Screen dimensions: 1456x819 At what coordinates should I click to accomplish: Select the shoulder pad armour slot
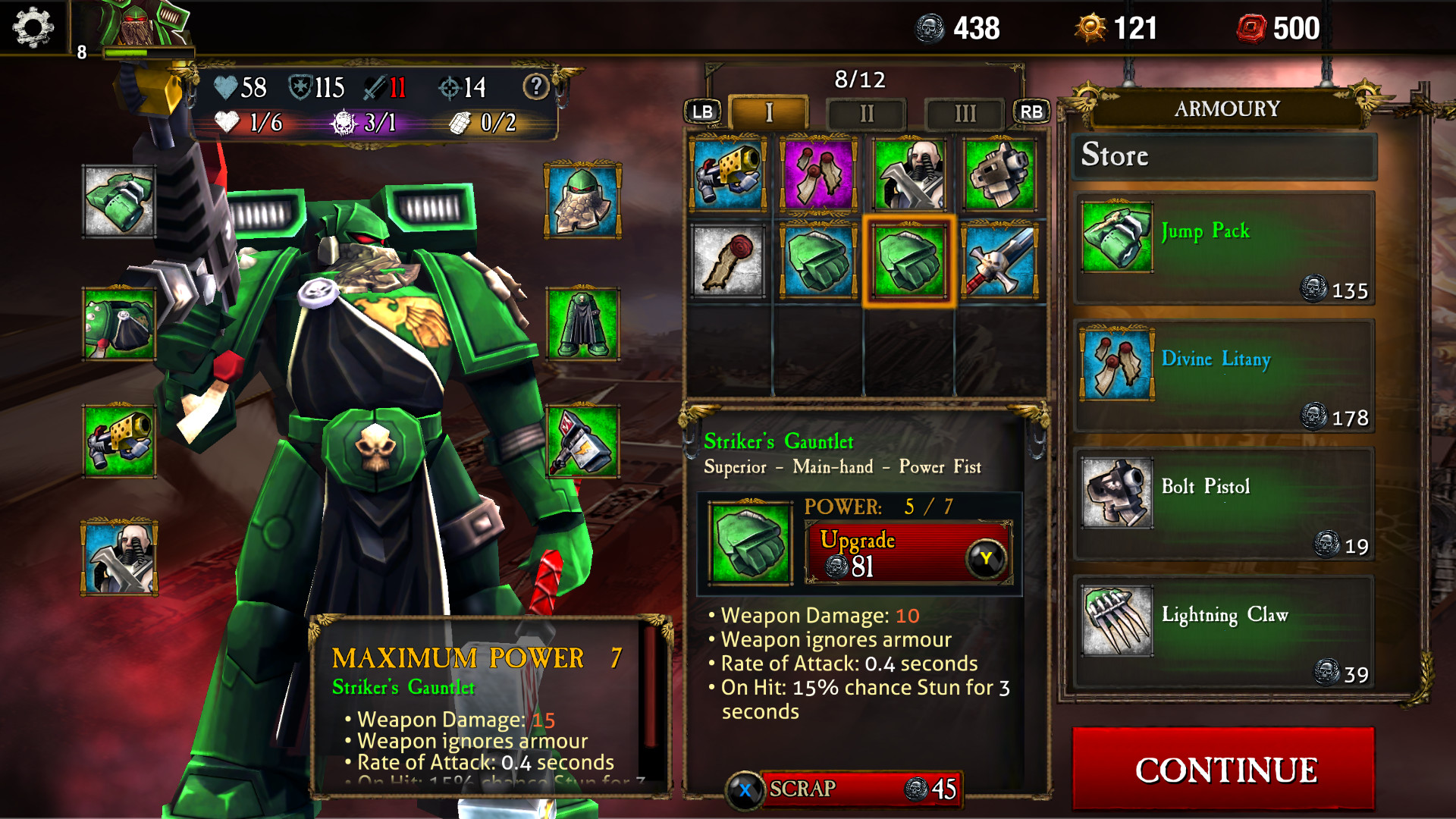(x=118, y=322)
